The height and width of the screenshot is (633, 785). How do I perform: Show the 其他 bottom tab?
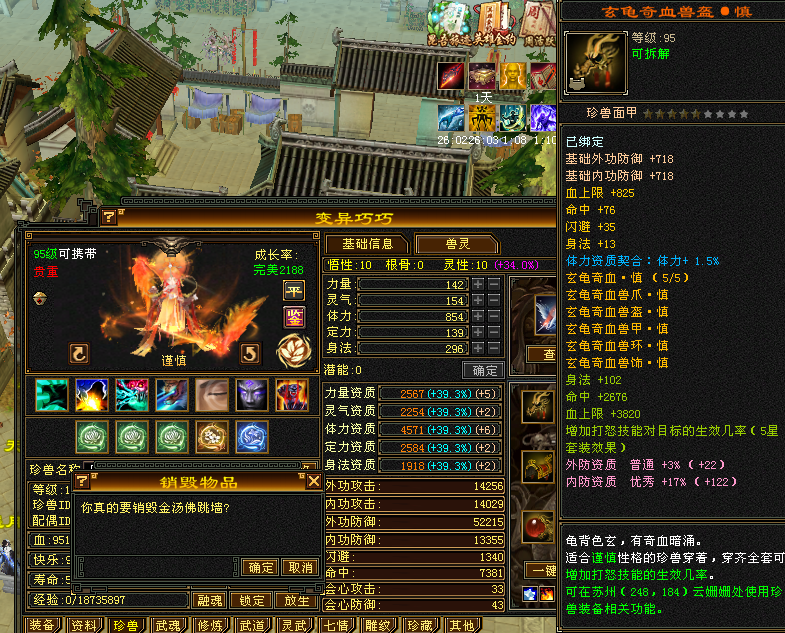[x=461, y=625]
